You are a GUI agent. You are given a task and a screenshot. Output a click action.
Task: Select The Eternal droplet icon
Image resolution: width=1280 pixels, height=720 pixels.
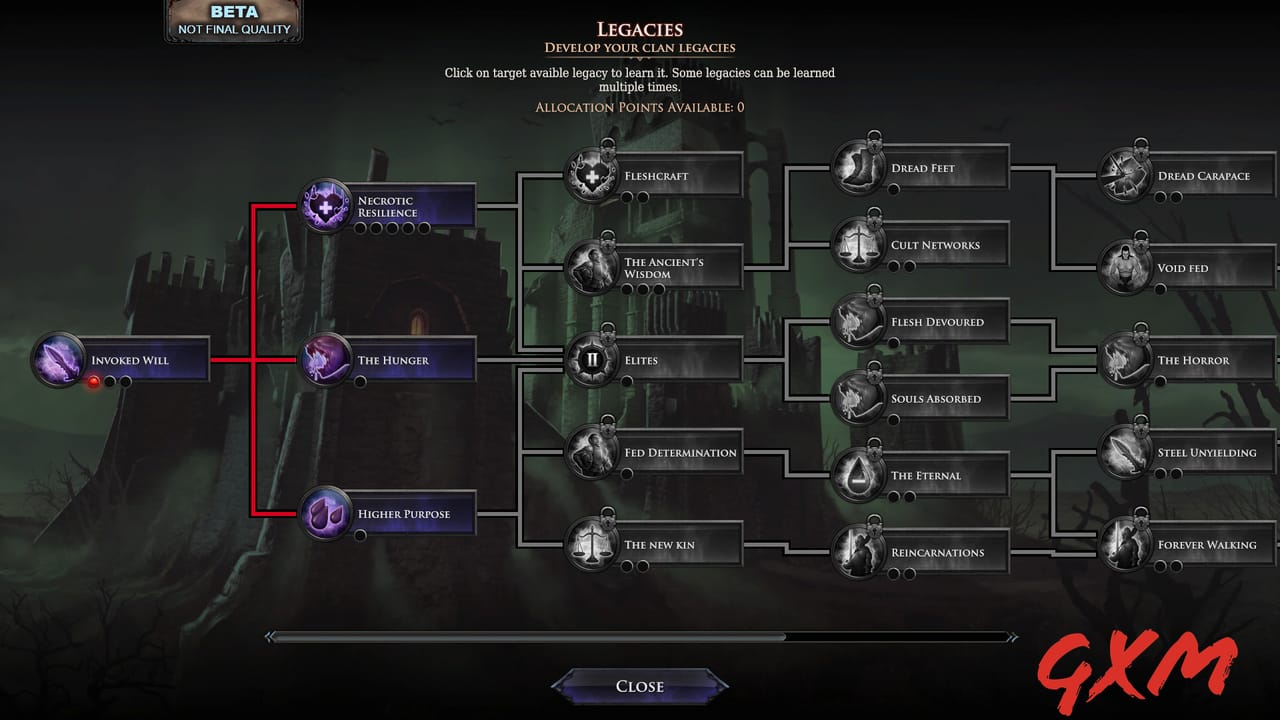[x=858, y=475]
